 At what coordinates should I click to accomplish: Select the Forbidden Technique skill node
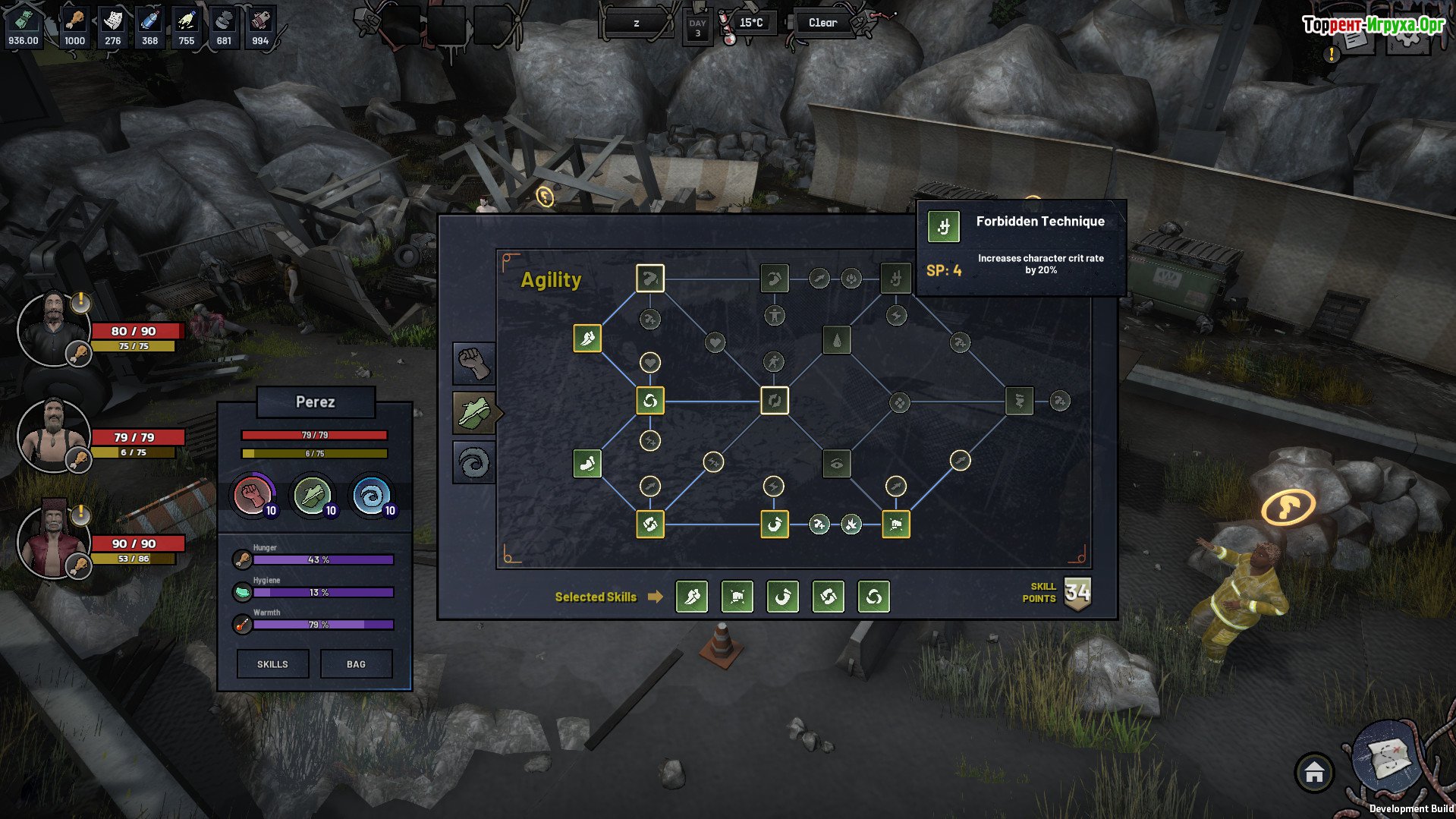[895, 279]
